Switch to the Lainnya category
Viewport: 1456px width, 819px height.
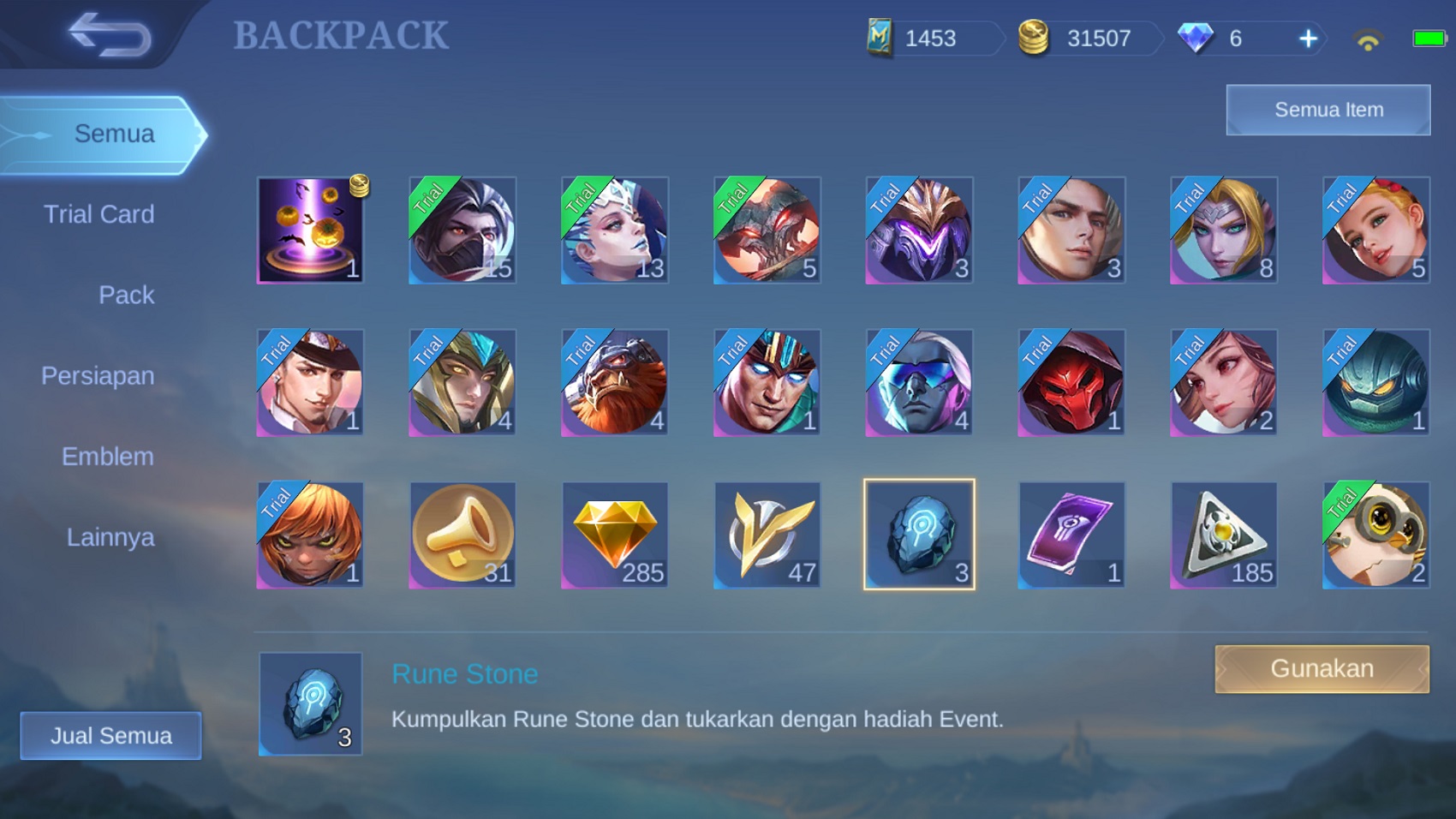tap(109, 537)
